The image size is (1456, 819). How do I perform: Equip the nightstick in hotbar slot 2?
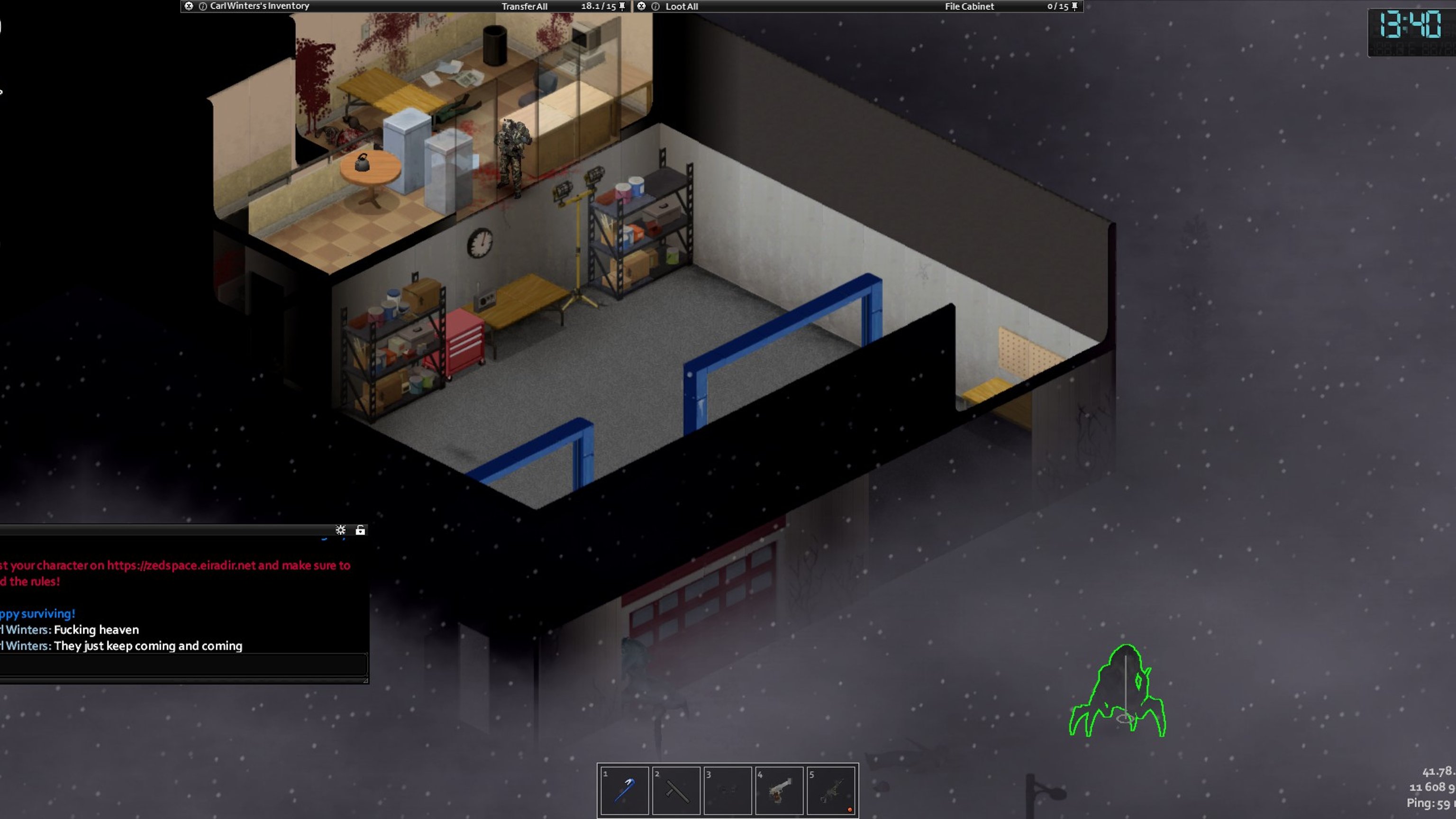coord(676,790)
